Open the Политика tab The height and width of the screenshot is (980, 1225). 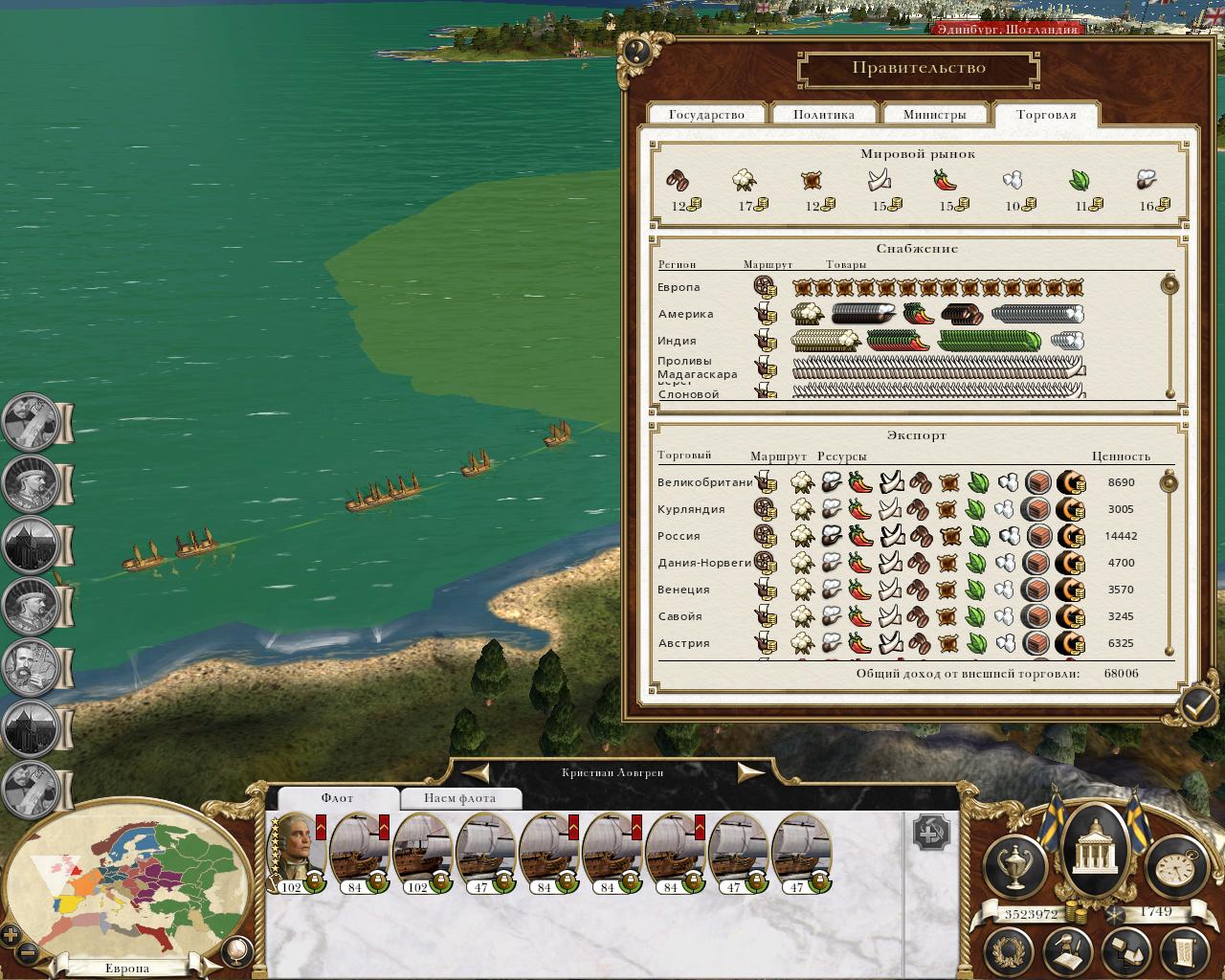coord(823,114)
